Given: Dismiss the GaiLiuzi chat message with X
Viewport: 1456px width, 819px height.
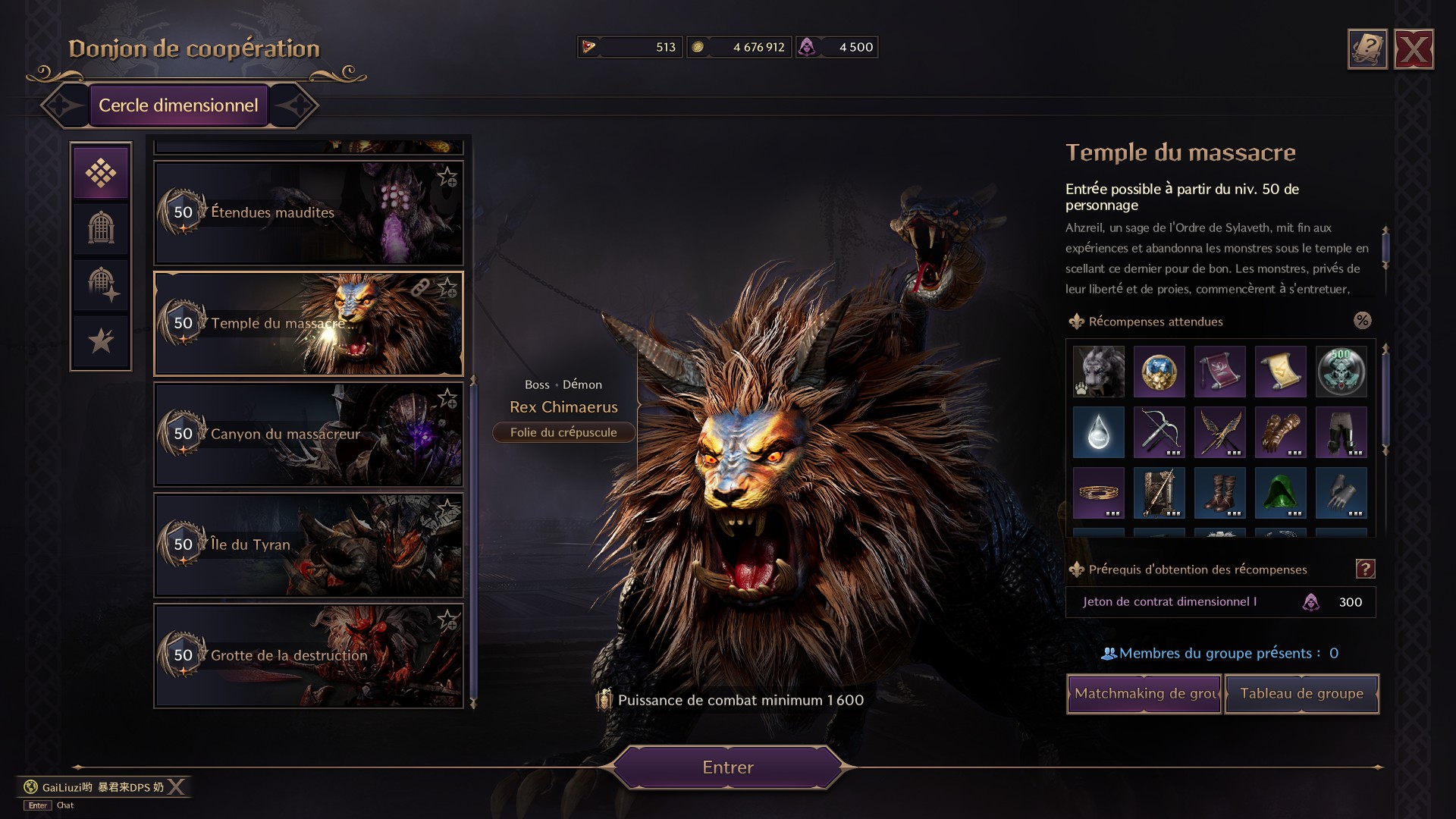Looking at the screenshot, I should (176, 787).
